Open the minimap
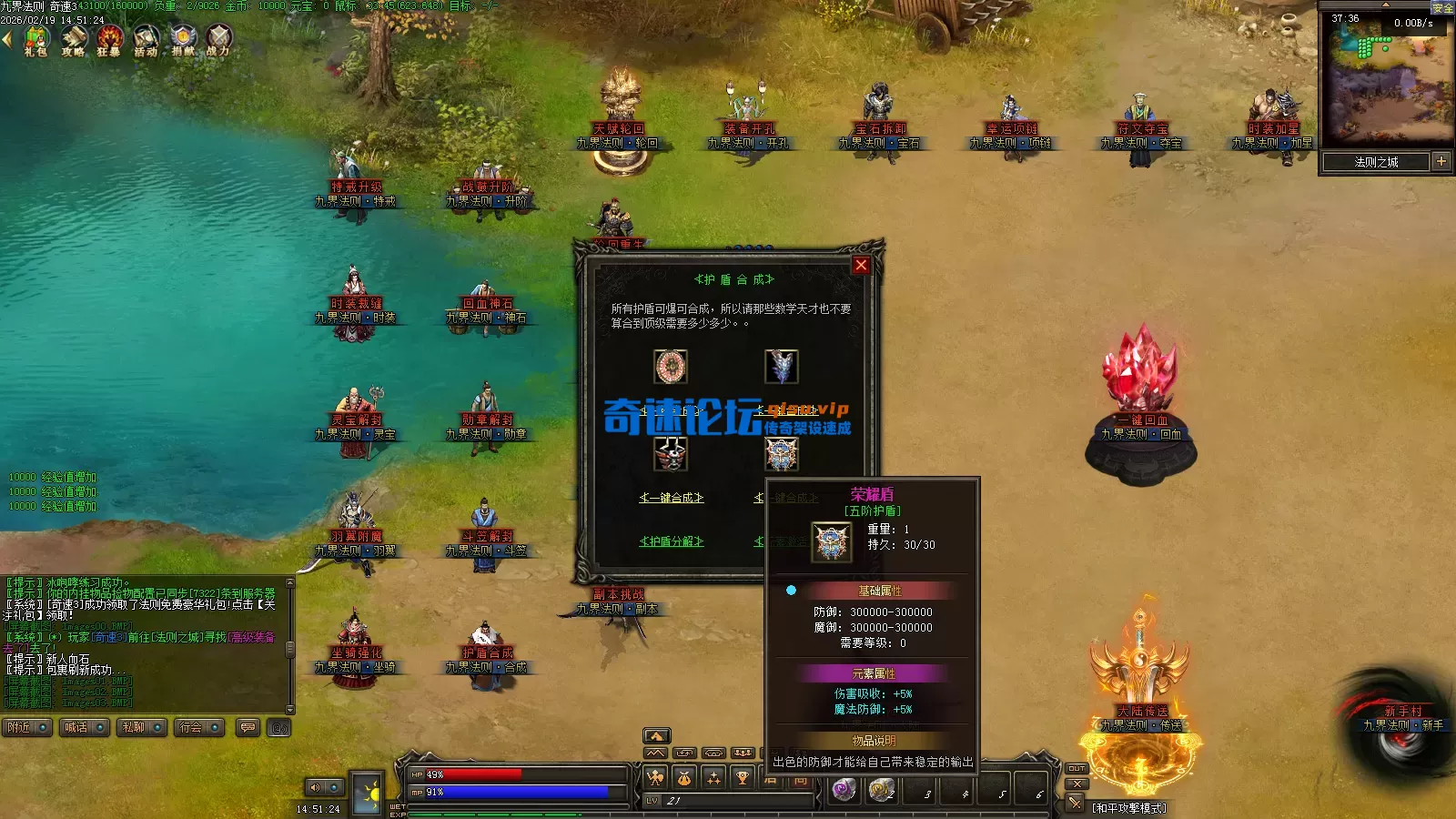 (1386, 77)
